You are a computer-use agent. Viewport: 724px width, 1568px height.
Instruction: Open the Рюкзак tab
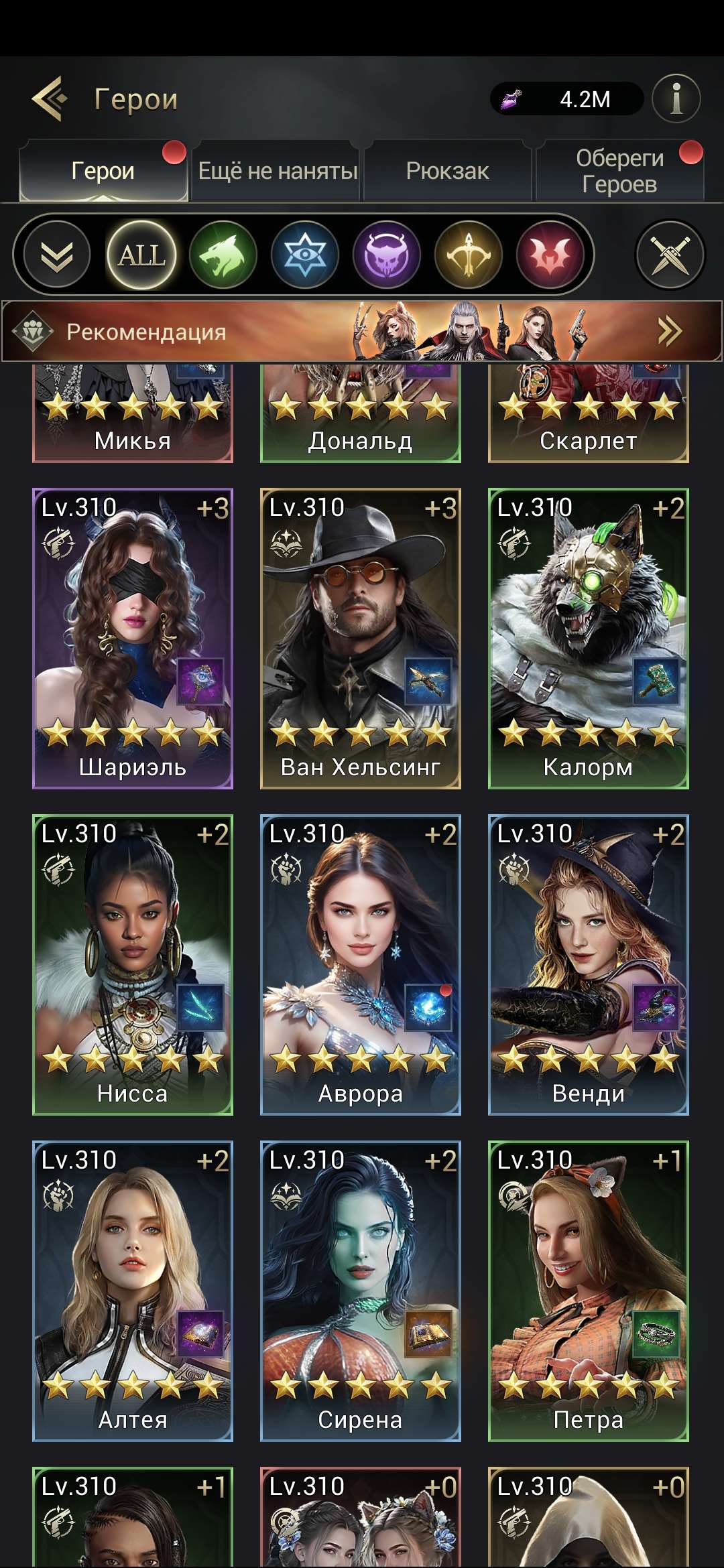(x=447, y=172)
